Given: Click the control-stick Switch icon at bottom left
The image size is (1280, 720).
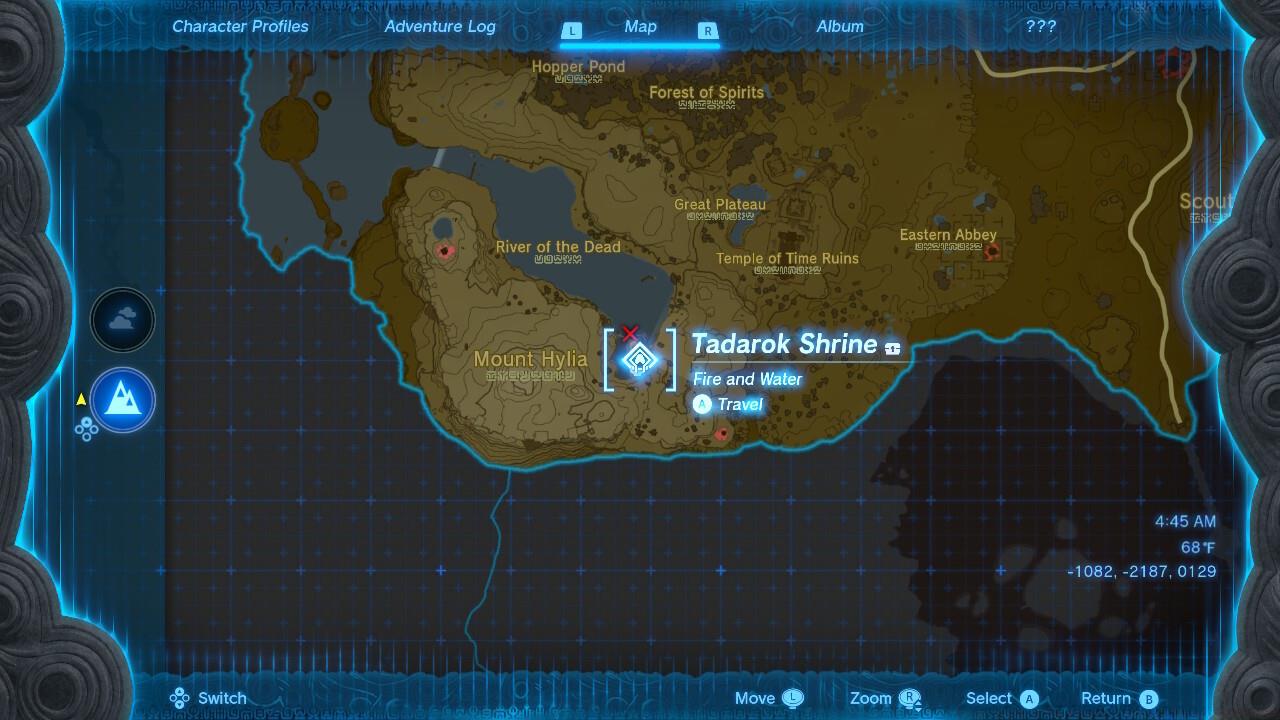Looking at the screenshot, I should [180, 697].
